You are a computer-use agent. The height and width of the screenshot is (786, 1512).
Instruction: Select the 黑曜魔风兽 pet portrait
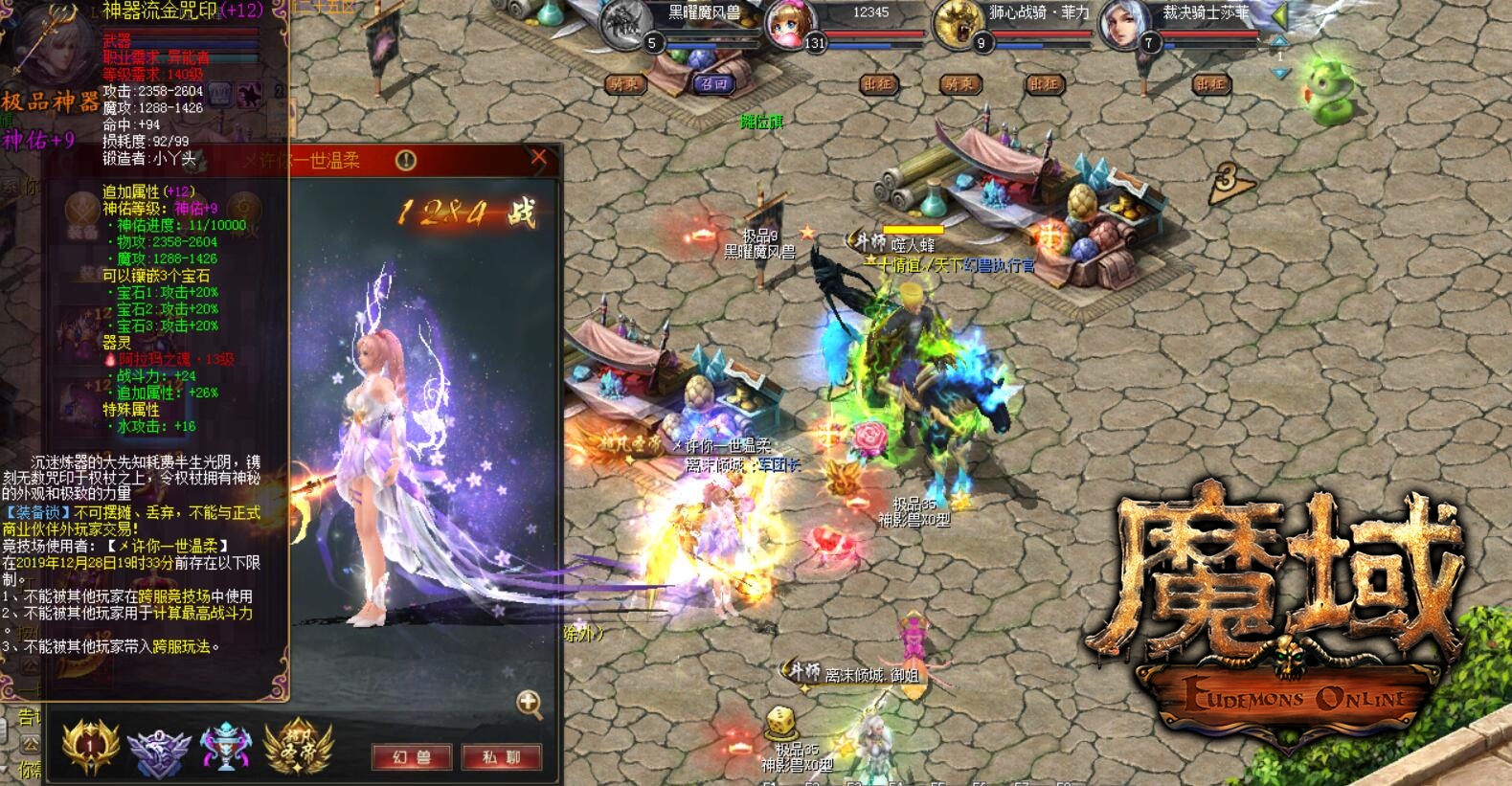(623, 27)
